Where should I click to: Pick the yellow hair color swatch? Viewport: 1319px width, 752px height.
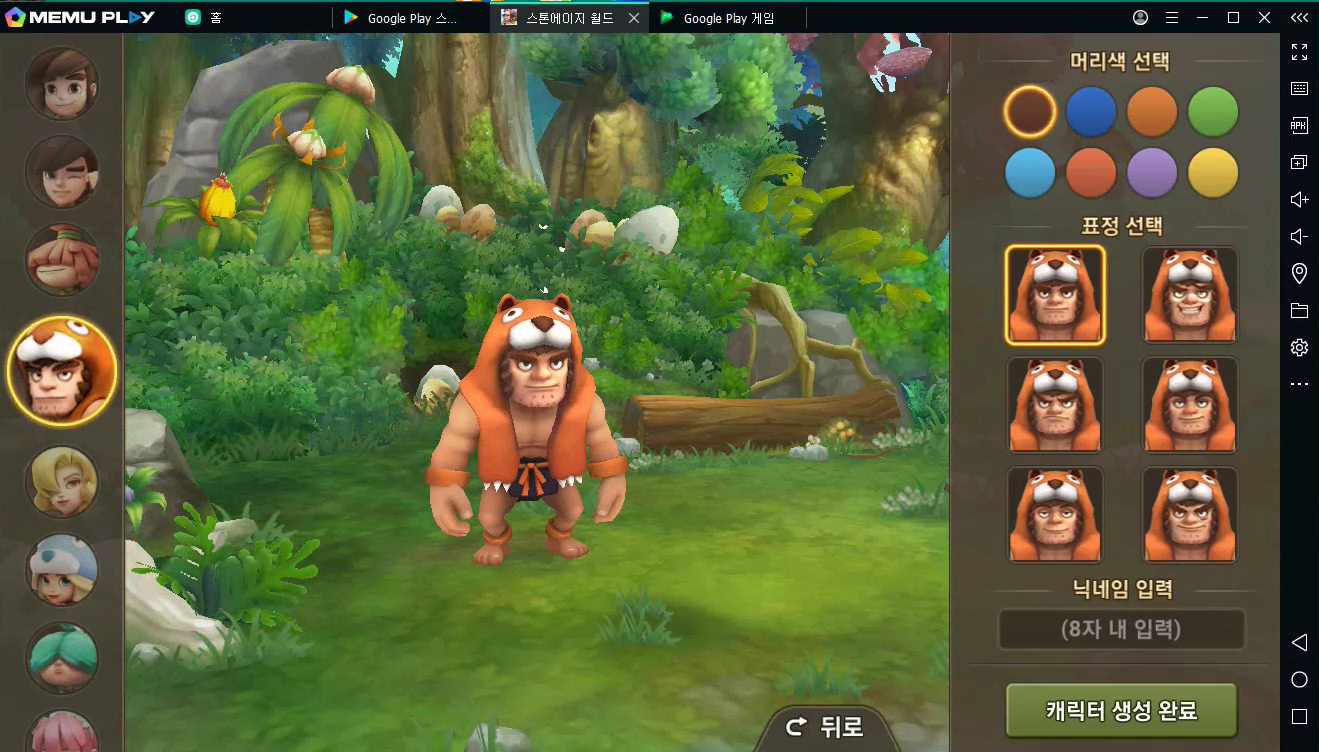(1213, 173)
